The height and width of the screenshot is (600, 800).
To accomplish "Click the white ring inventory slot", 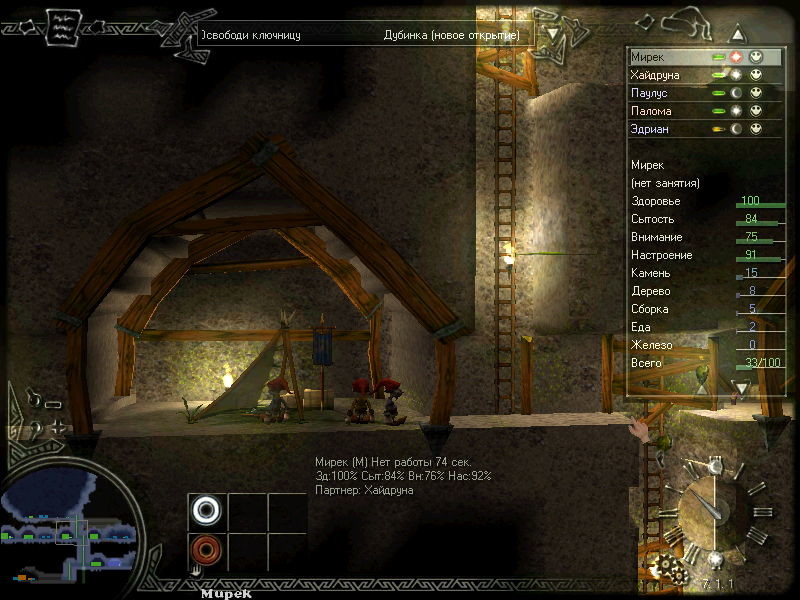I will pos(207,510).
